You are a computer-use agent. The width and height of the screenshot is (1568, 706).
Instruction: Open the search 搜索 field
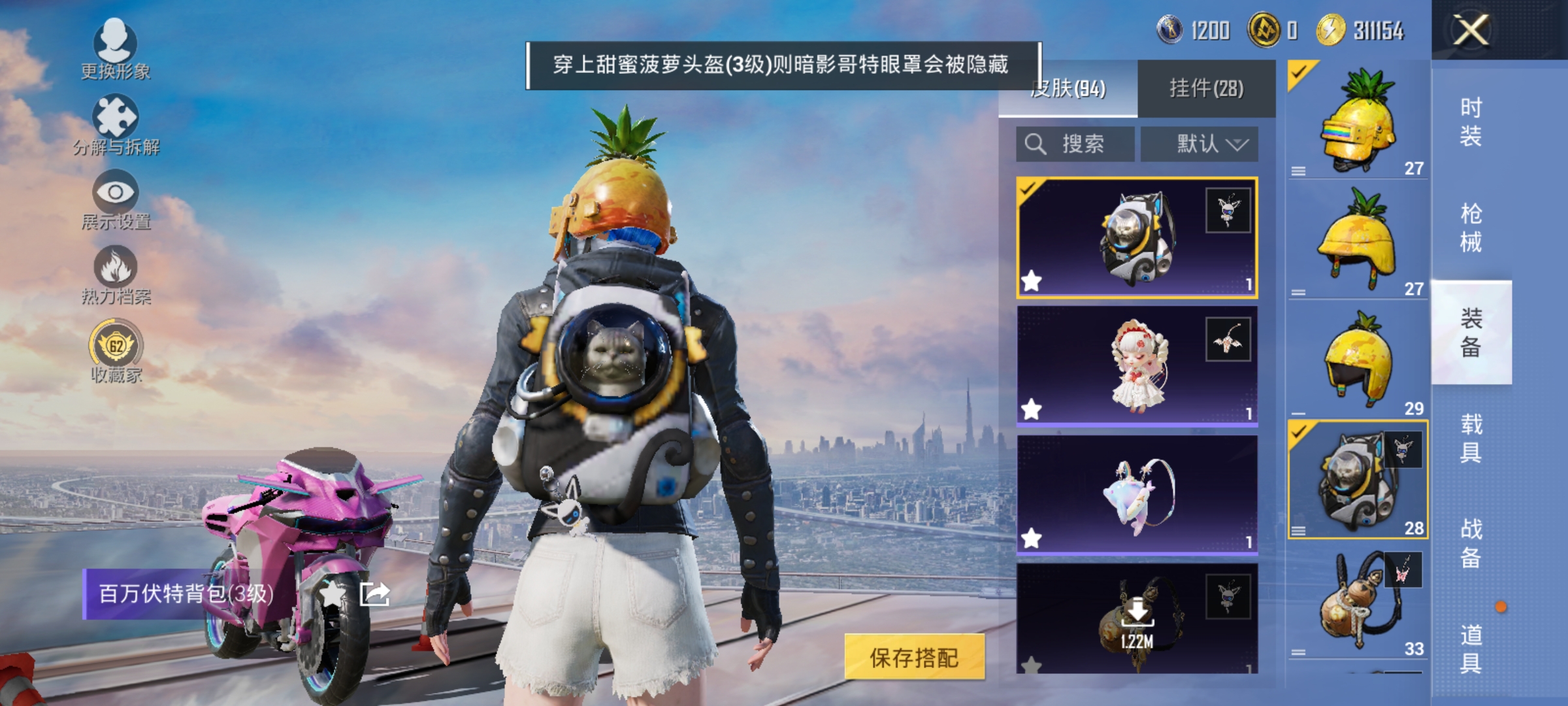pyautogui.click(x=1075, y=144)
